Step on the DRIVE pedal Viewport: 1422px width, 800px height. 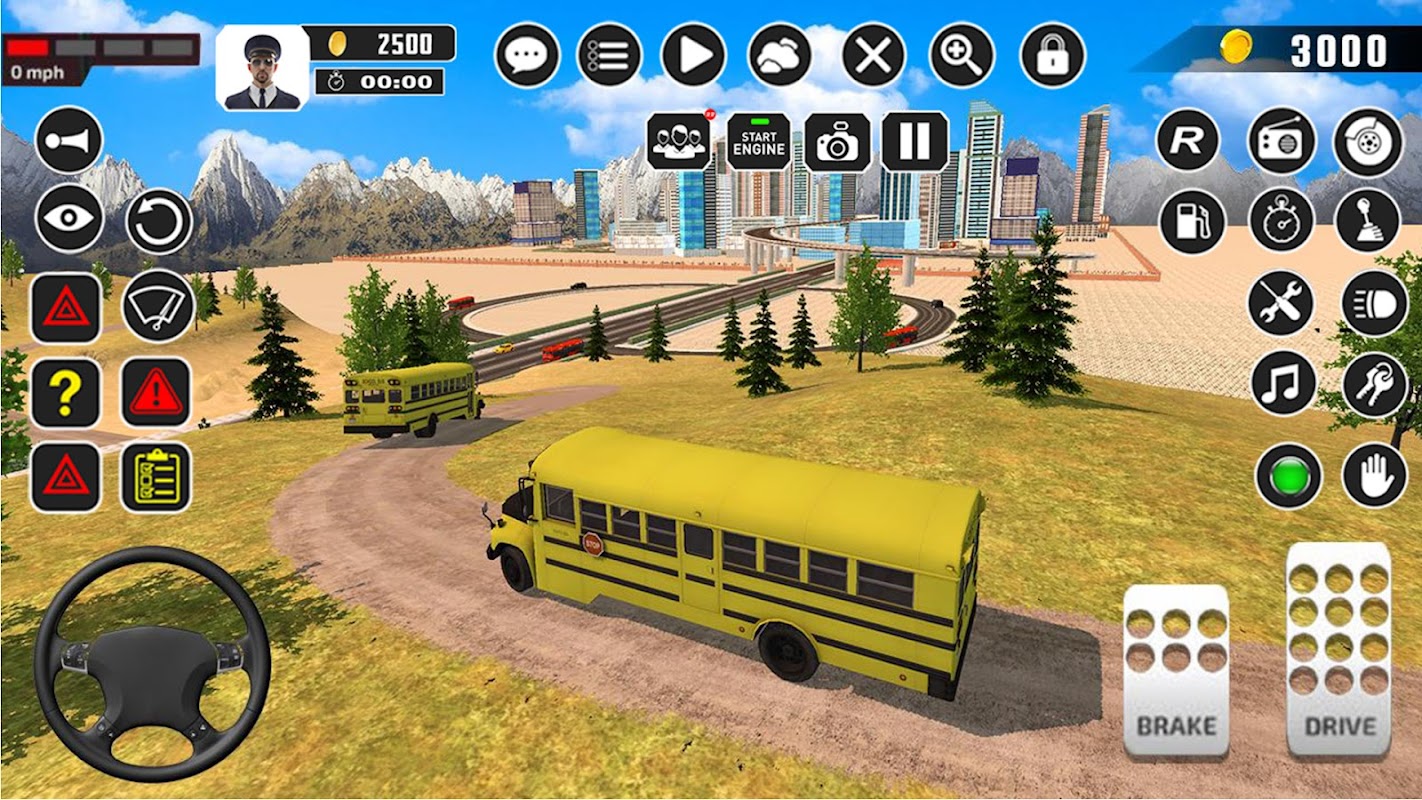point(1338,650)
